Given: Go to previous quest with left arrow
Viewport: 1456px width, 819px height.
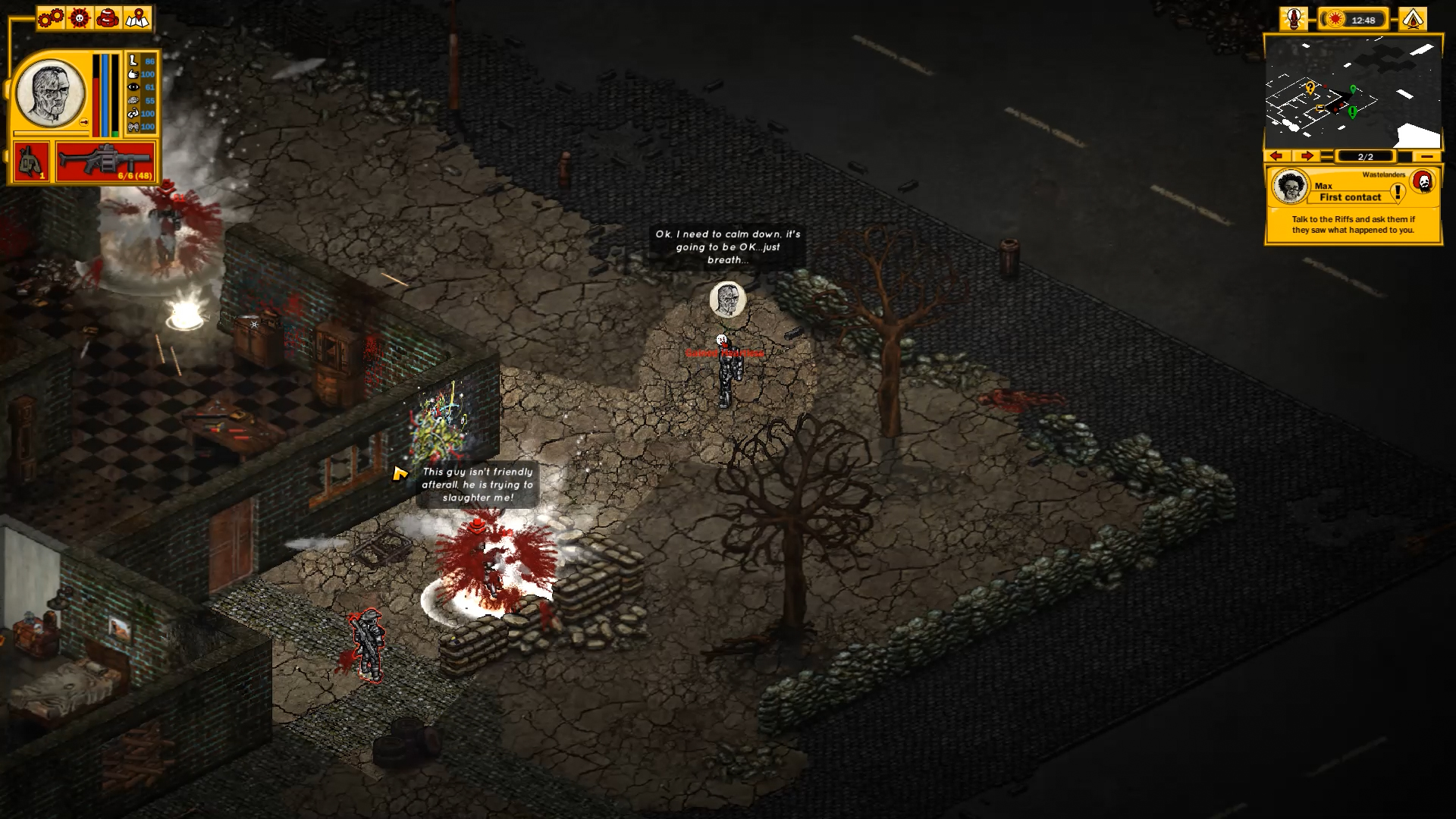Looking at the screenshot, I should pyautogui.click(x=1276, y=156).
